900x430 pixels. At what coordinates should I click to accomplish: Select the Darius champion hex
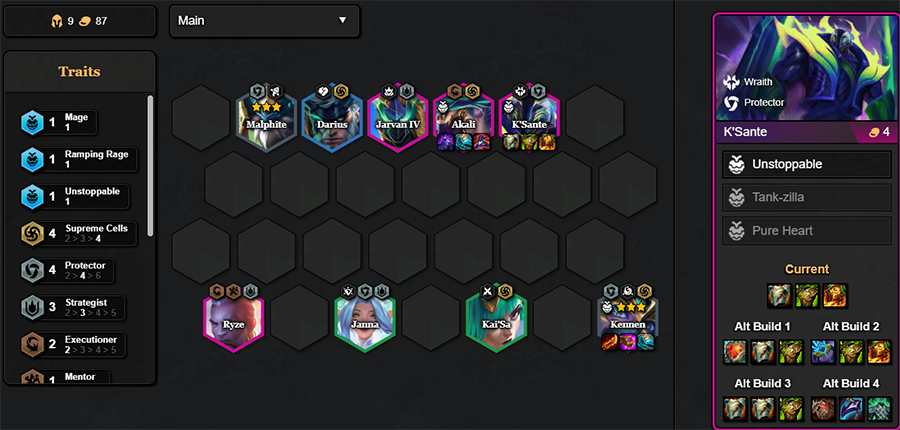(332, 120)
